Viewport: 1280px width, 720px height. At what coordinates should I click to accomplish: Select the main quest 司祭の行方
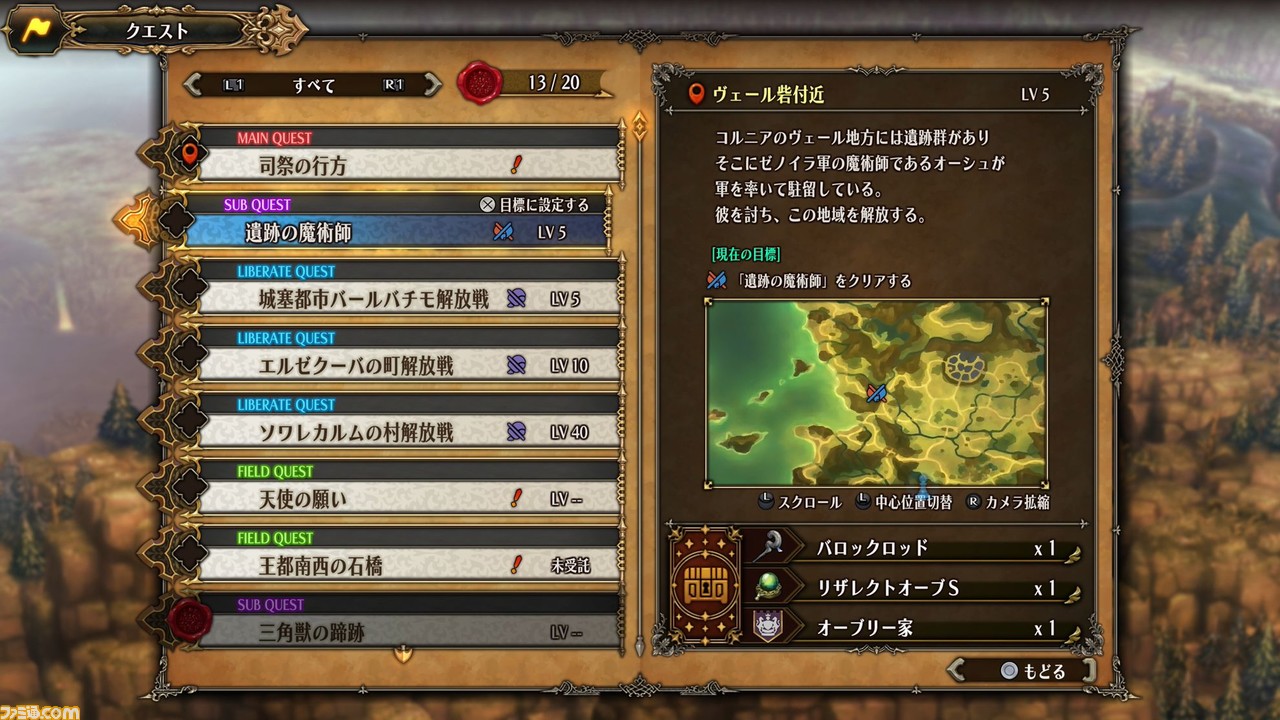pyautogui.click(x=408, y=165)
